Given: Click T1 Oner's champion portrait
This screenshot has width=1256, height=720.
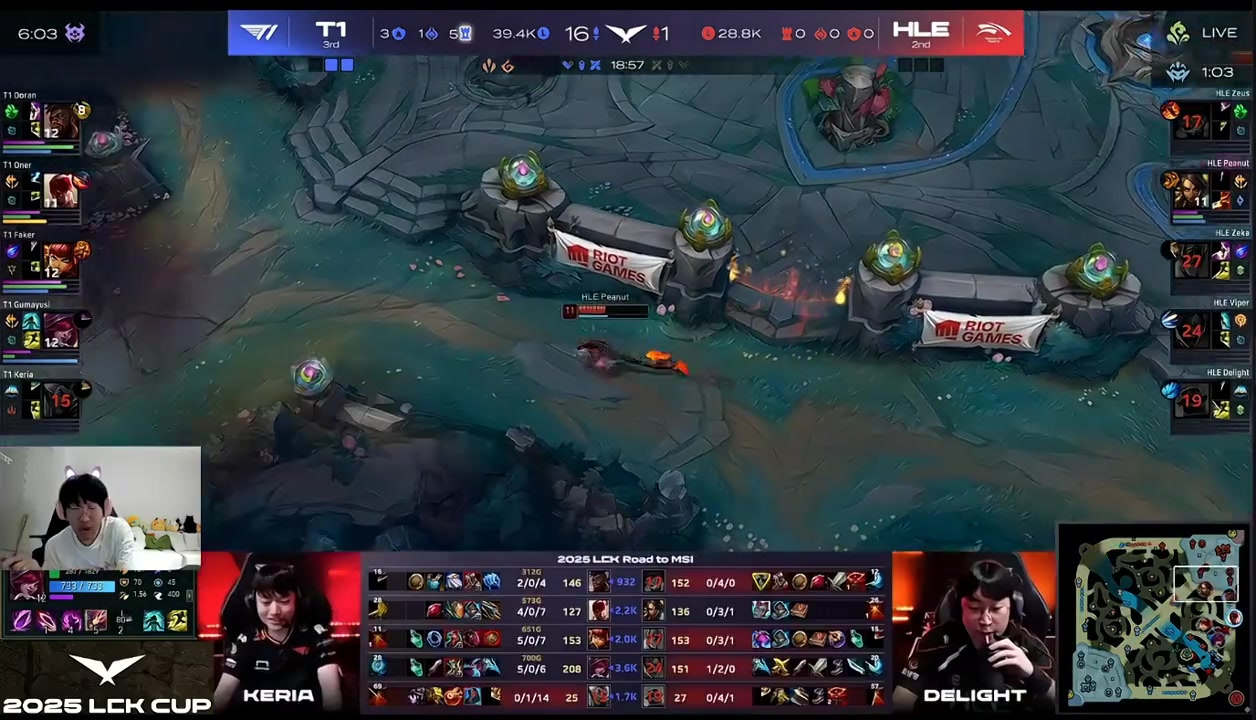Looking at the screenshot, I should pos(59,190).
